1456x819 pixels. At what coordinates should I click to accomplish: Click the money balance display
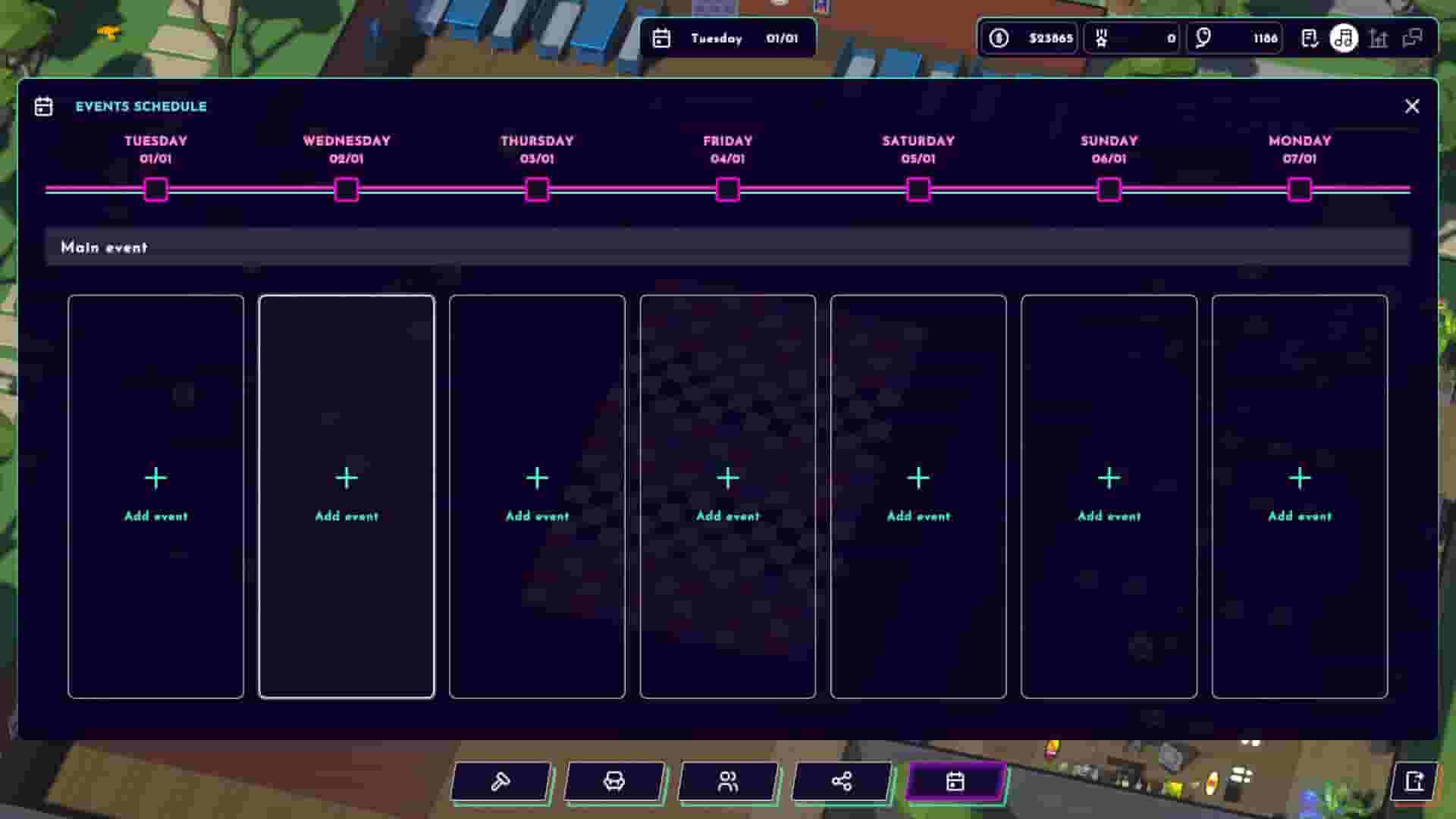tap(1028, 39)
